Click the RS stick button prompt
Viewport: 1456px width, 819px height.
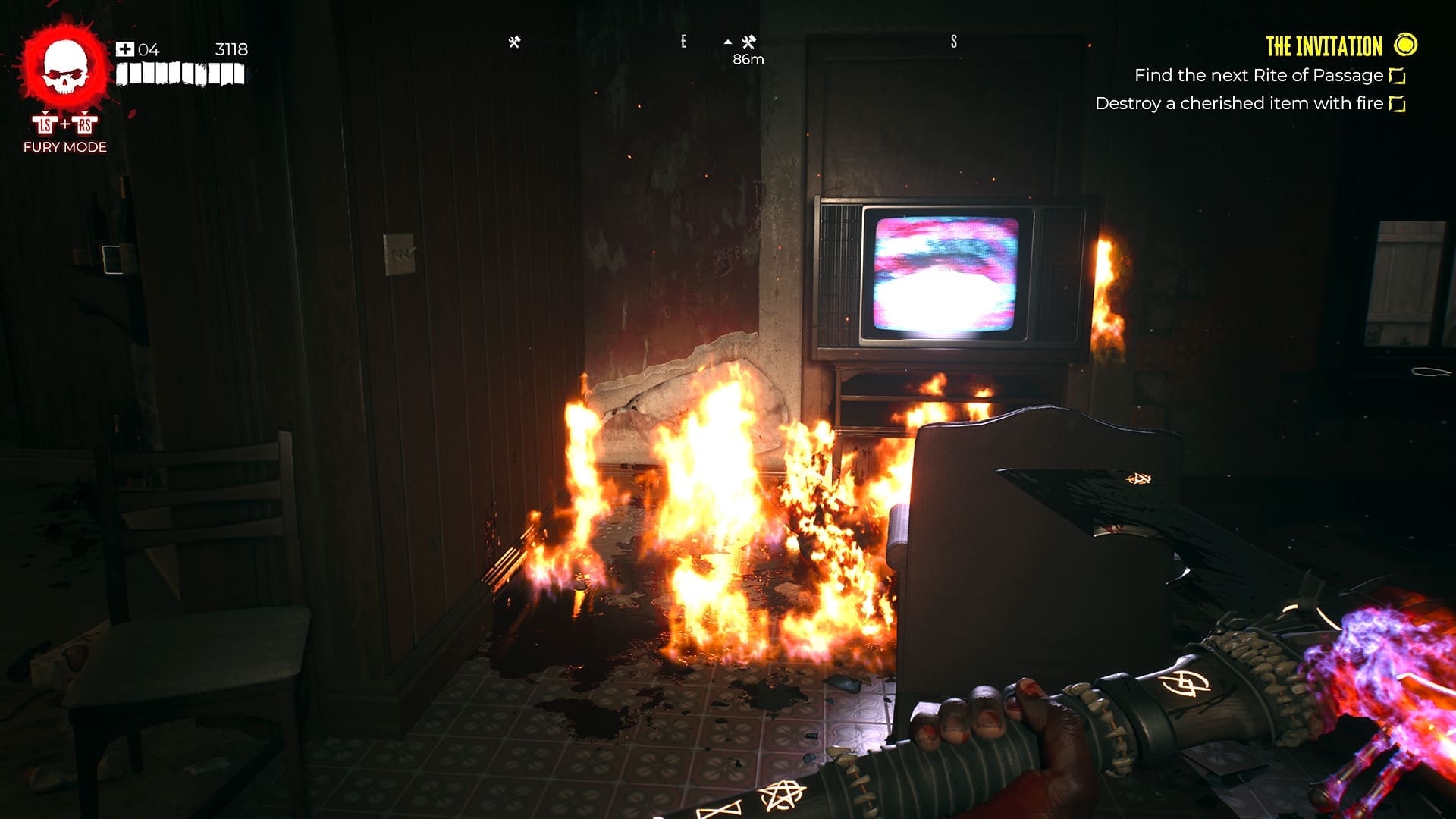pyautogui.click(x=84, y=123)
